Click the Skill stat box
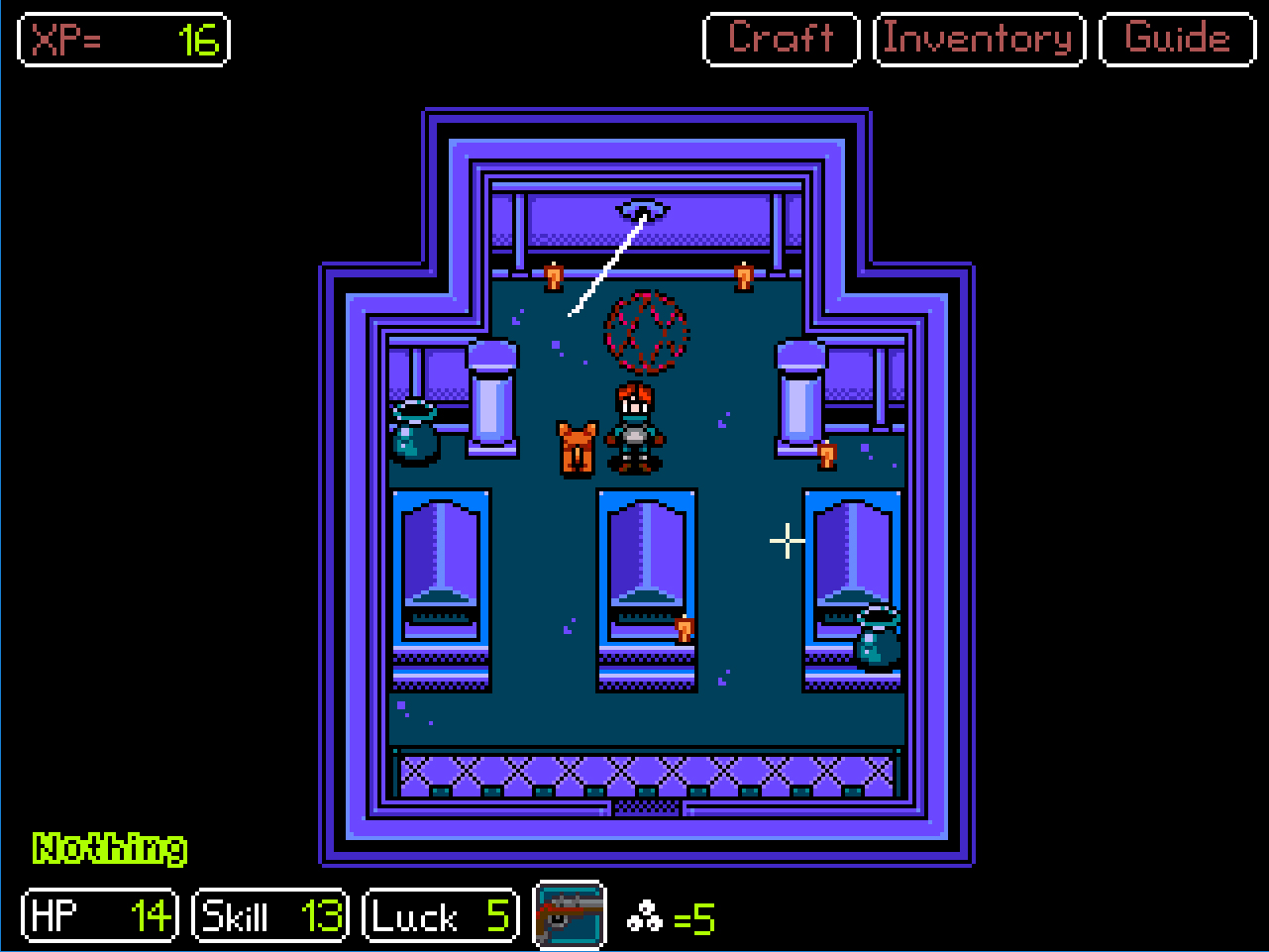Image resolution: width=1269 pixels, height=952 pixels. point(268,915)
